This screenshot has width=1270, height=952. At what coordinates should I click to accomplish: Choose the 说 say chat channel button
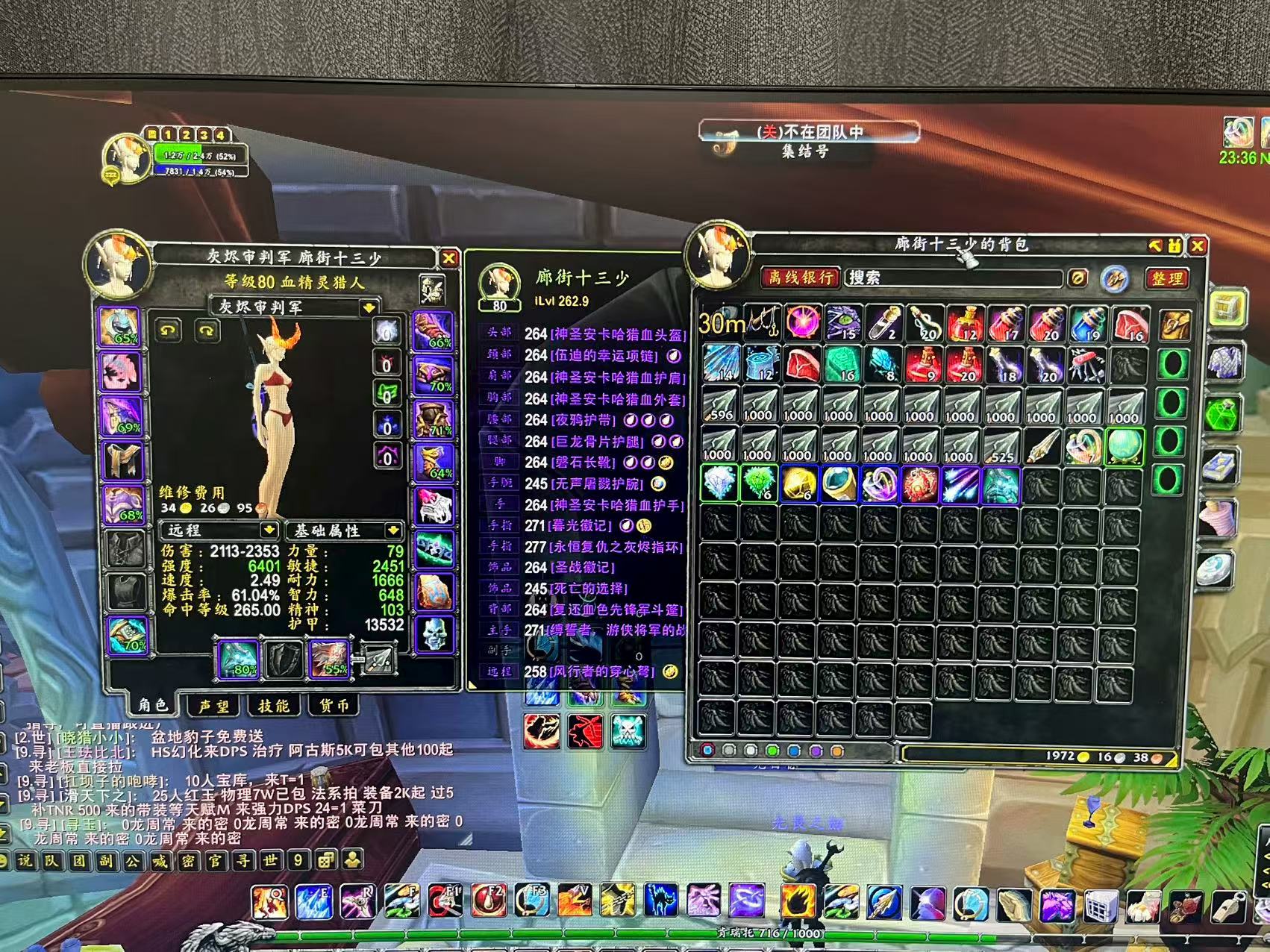point(25,860)
